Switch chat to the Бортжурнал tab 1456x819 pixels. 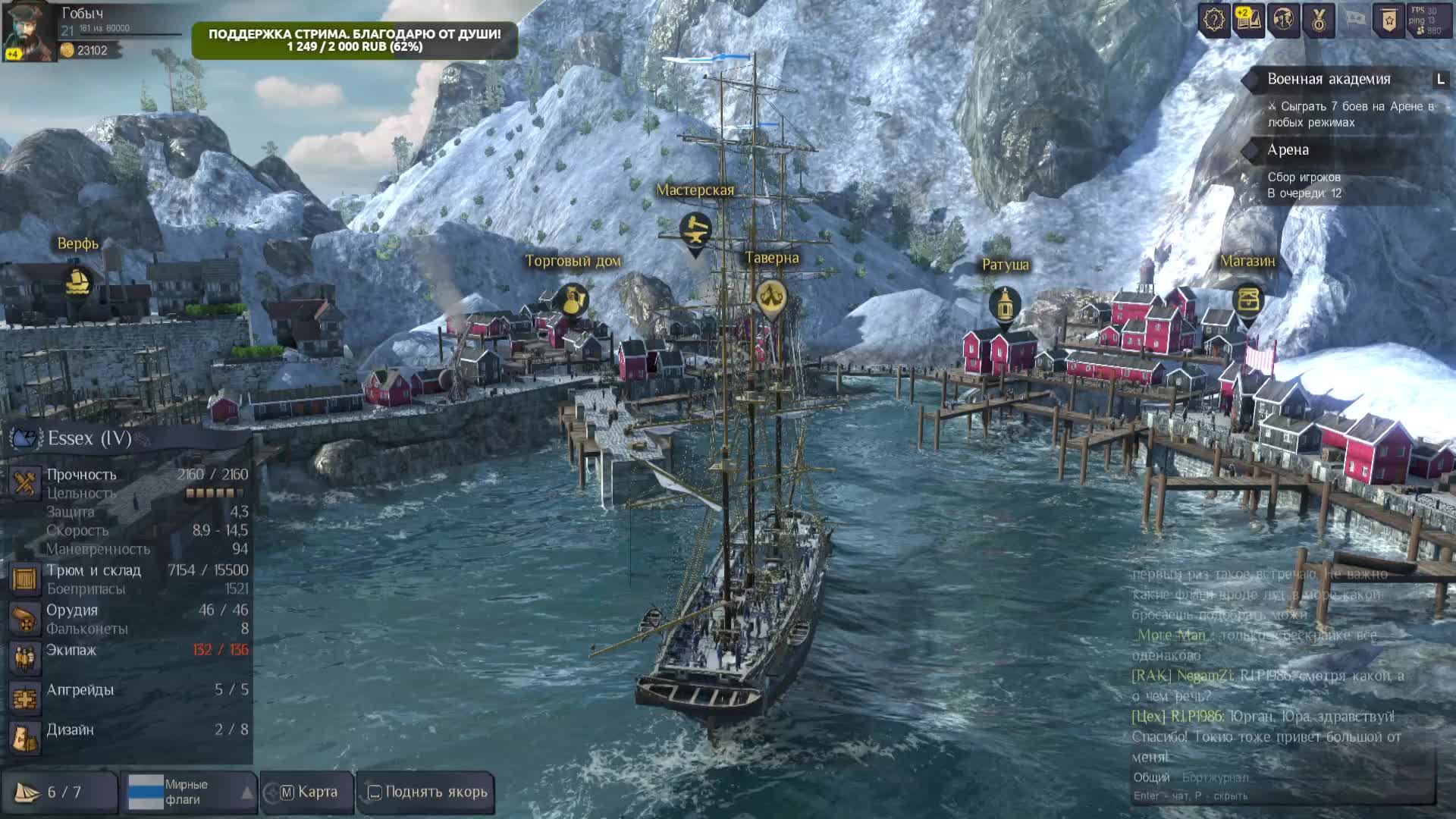pos(1215,777)
